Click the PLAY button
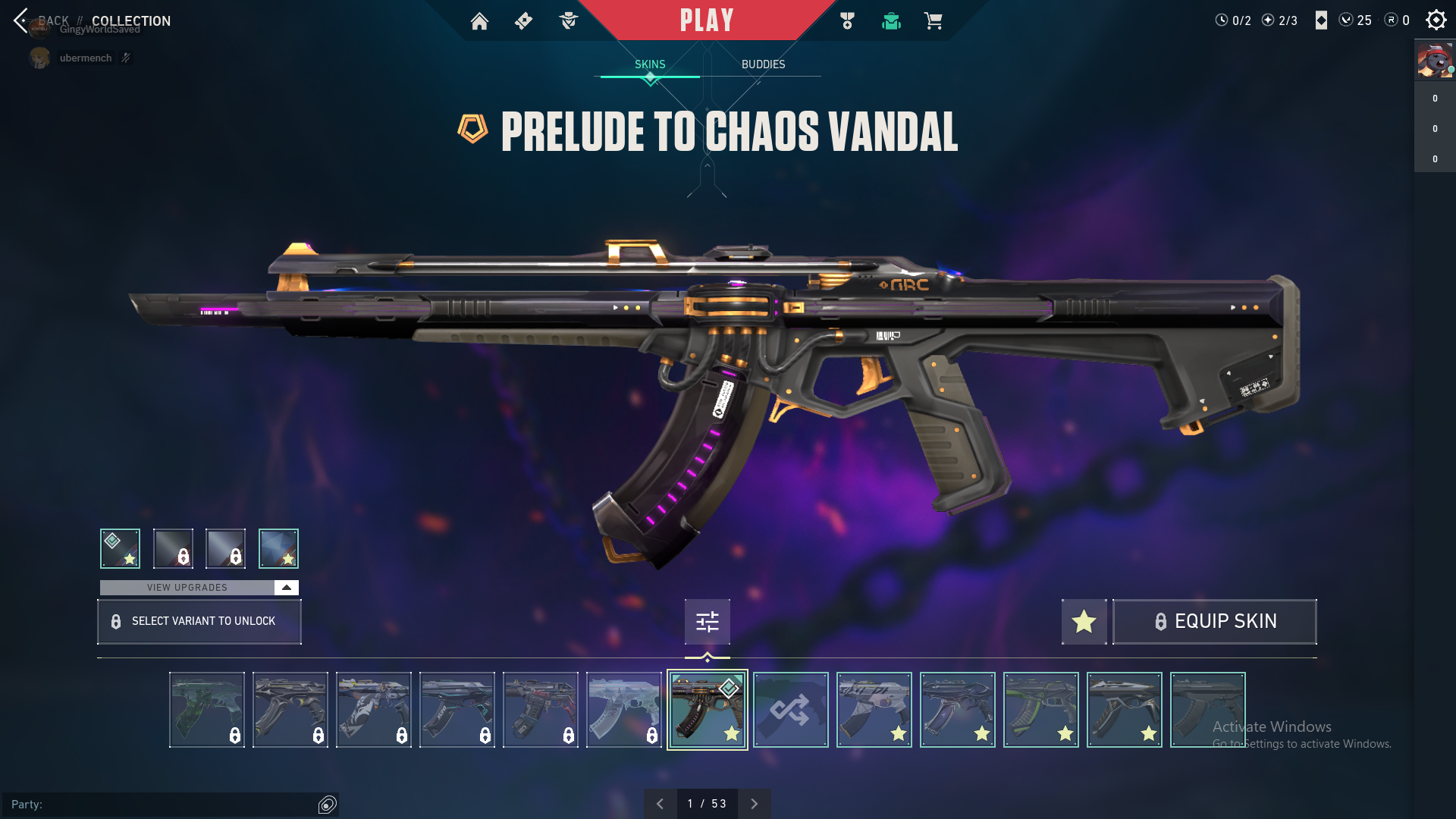 click(x=706, y=20)
